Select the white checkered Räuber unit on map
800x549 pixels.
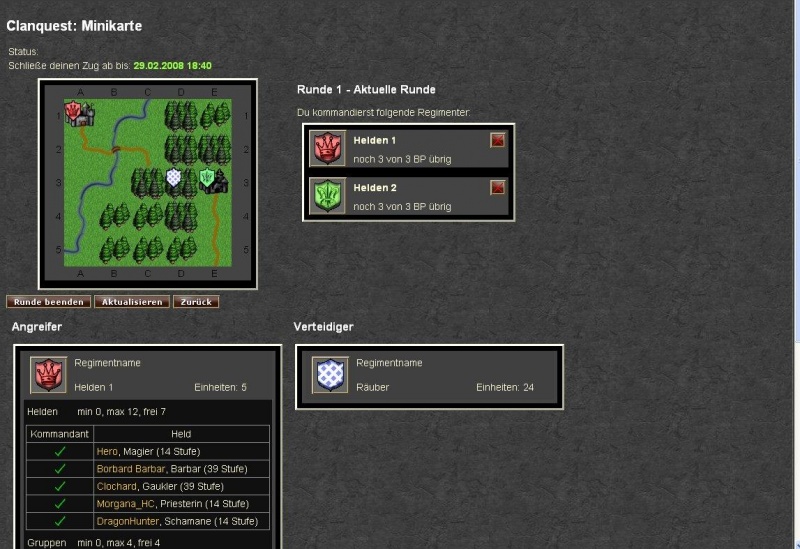click(x=173, y=180)
